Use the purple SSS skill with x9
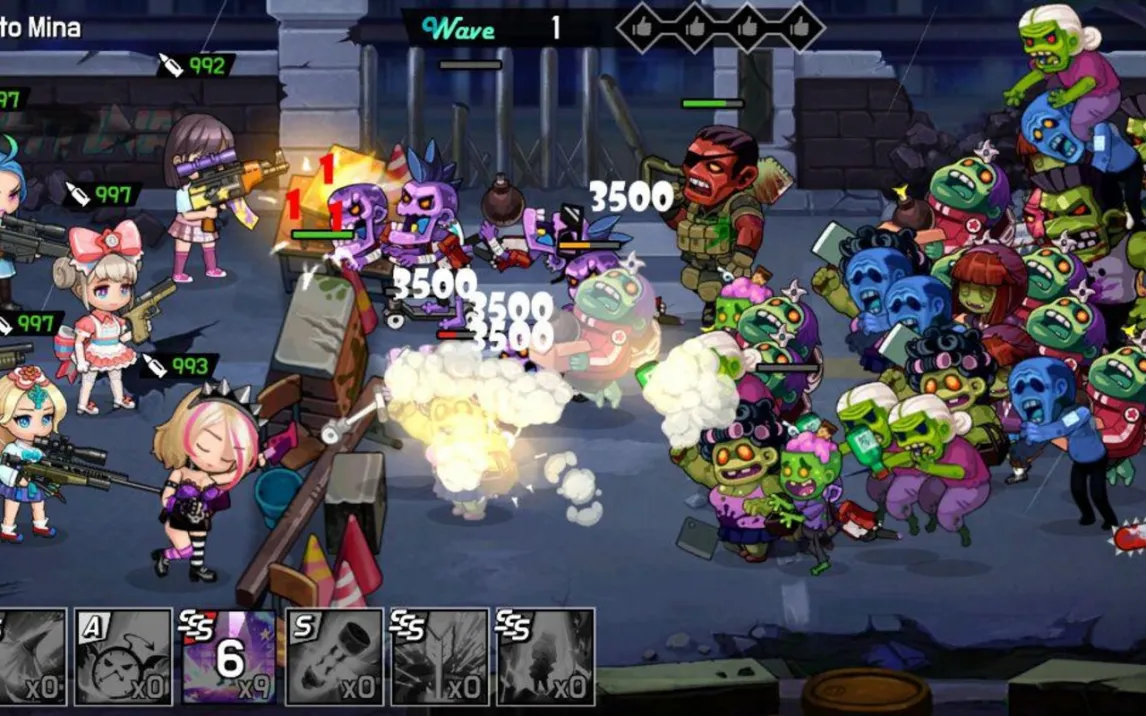The image size is (1146, 716). tap(228, 657)
